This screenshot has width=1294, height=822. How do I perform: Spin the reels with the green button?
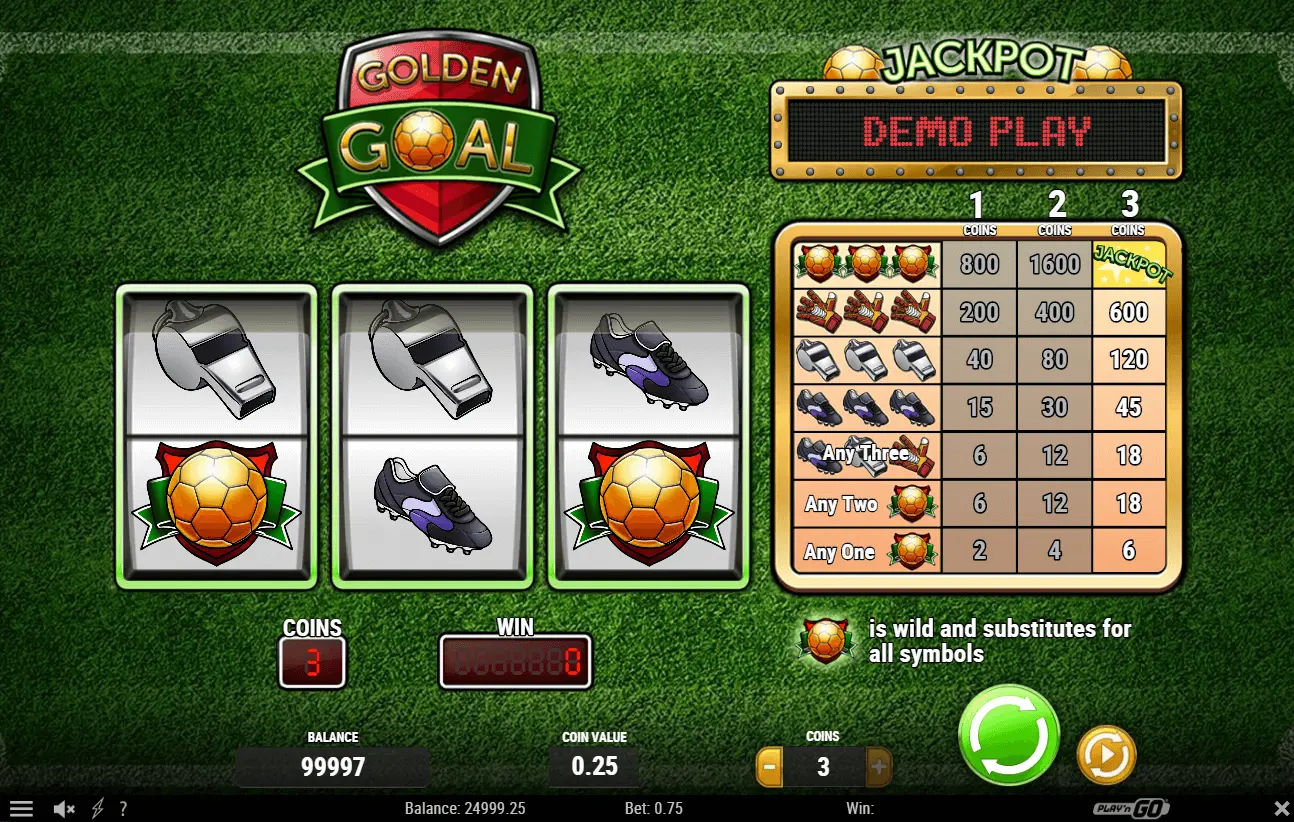point(1008,735)
